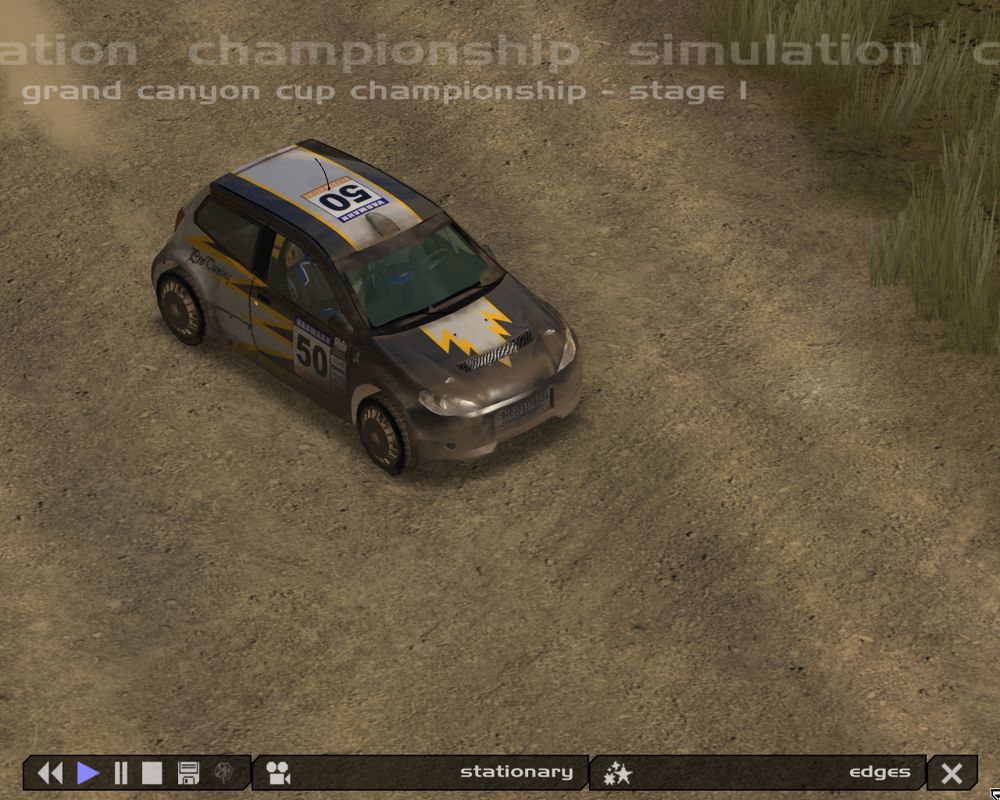Image resolution: width=1000 pixels, height=800 pixels.
Task: Save the replay with the floppy disk icon
Action: click(188, 773)
